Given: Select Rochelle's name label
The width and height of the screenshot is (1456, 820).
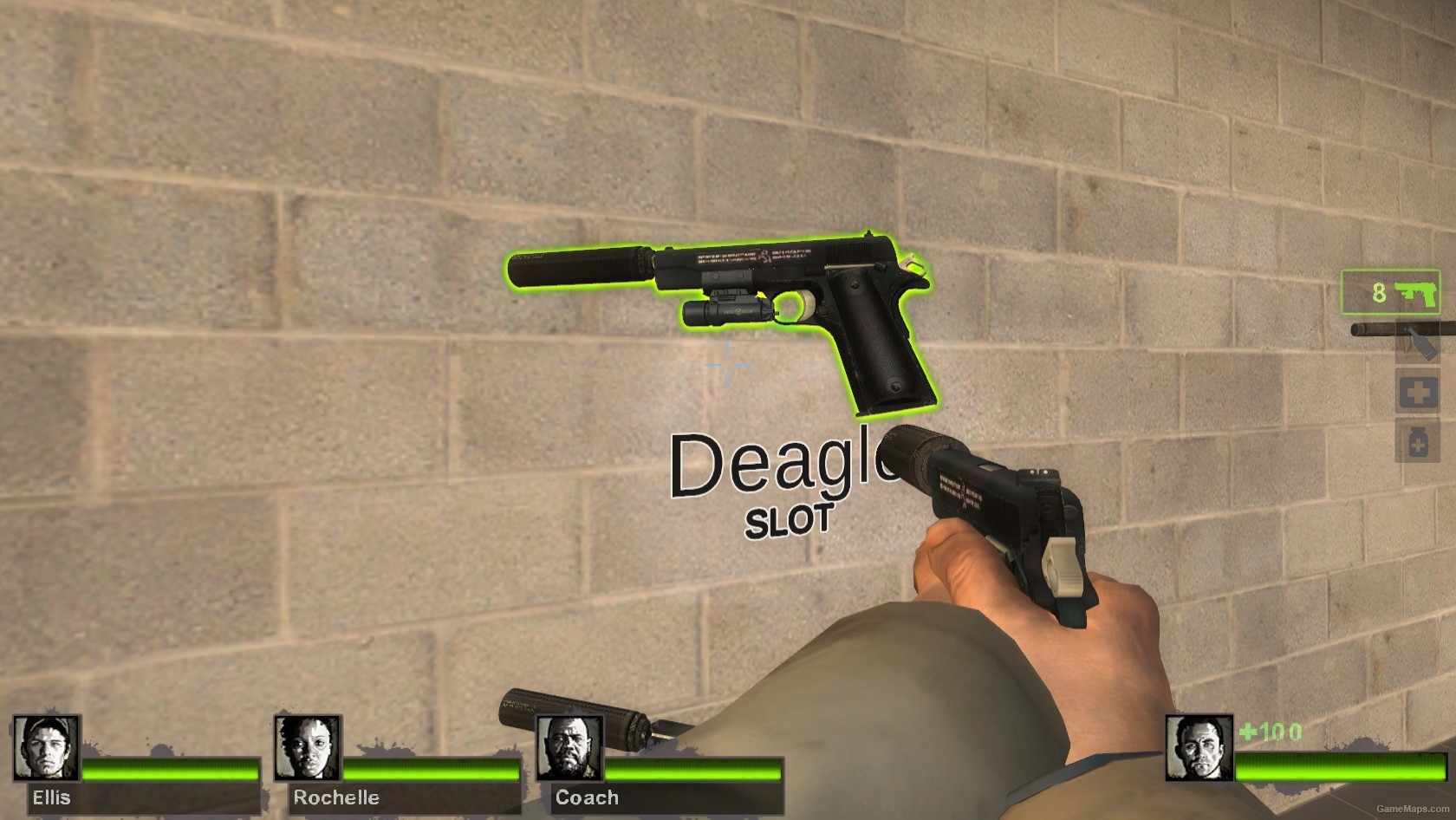Looking at the screenshot, I should tap(335, 797).
